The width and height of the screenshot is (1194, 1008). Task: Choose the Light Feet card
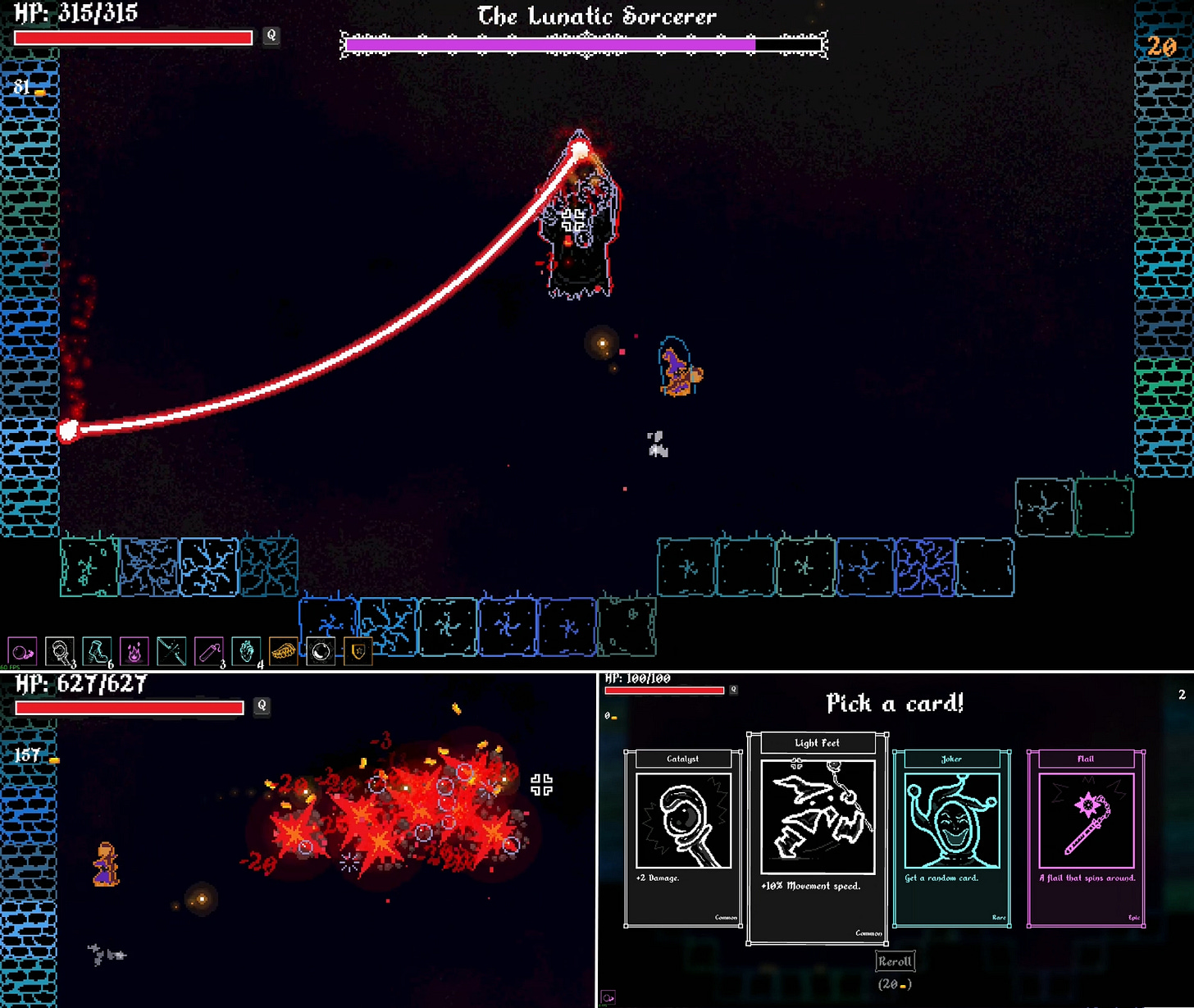click(817, 837)
